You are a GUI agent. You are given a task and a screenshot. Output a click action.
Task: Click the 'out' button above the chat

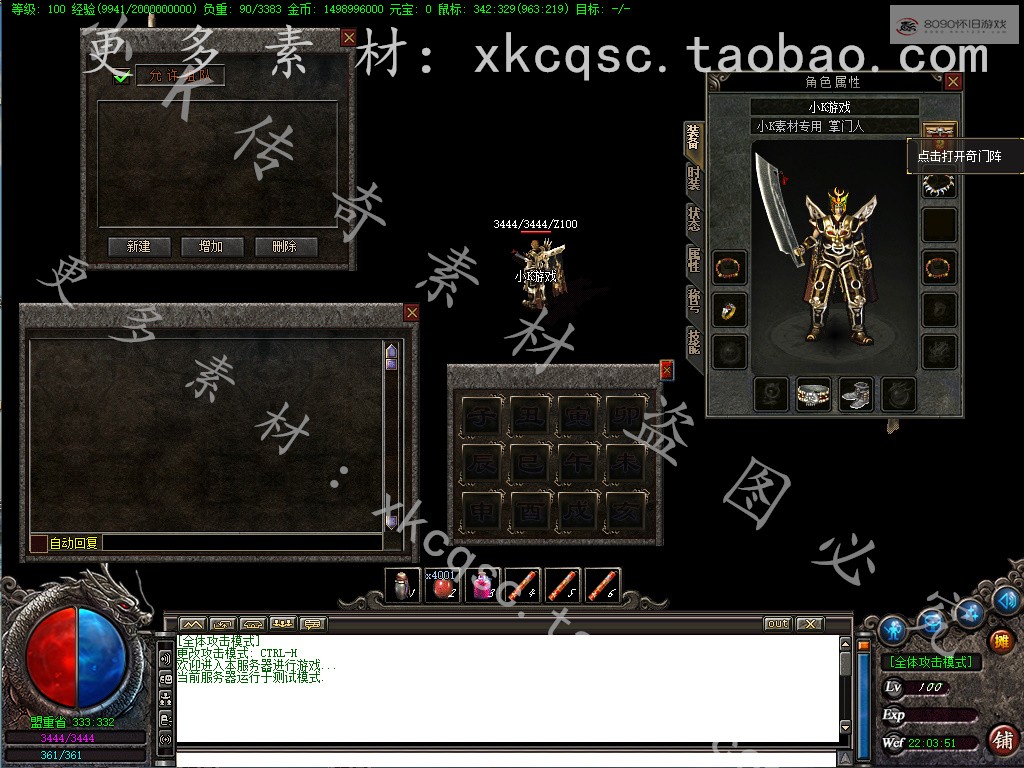click(777, 624)
